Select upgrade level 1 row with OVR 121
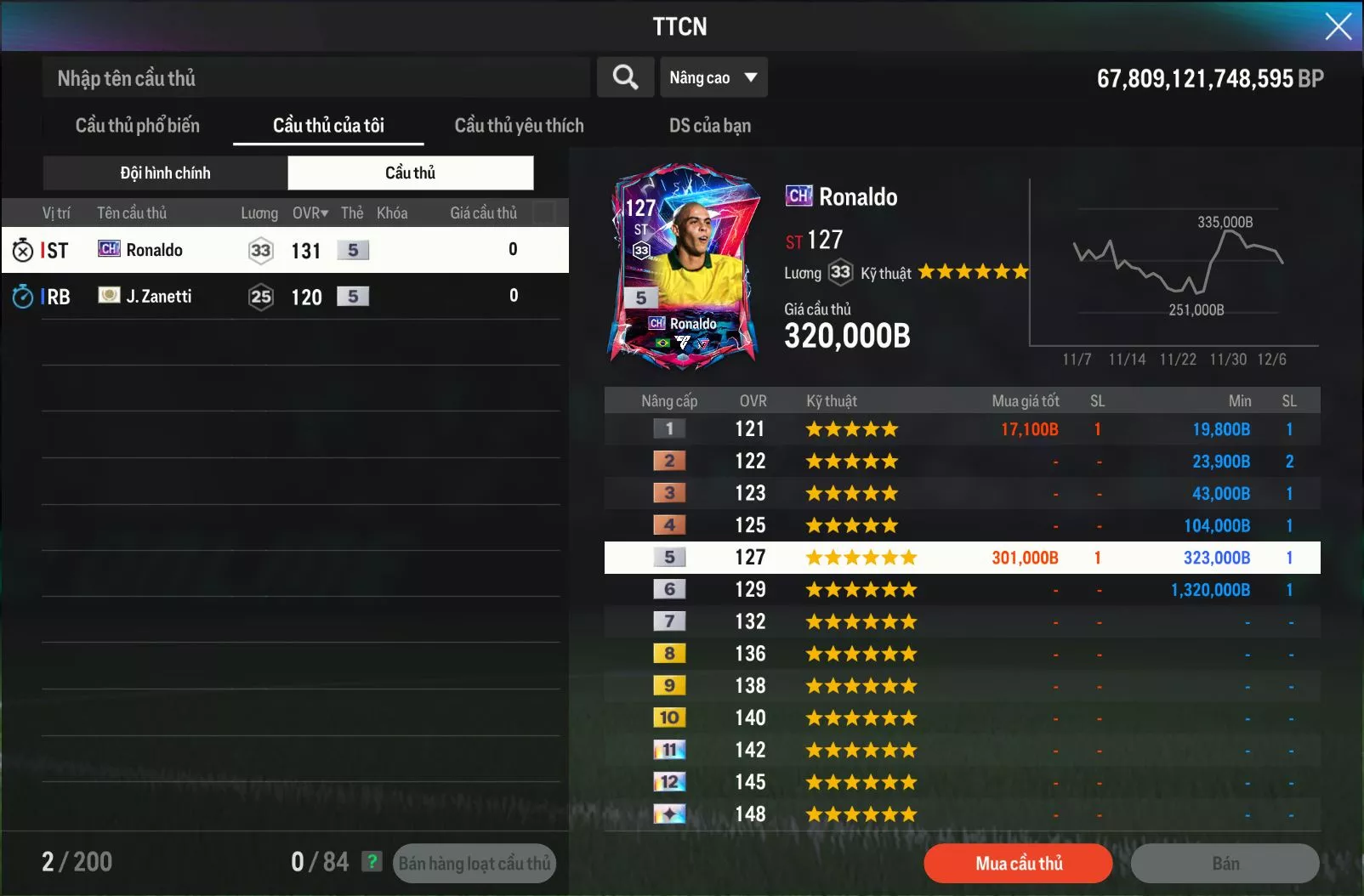Viewport: 1364px width, 896px height. coord(962,429)
